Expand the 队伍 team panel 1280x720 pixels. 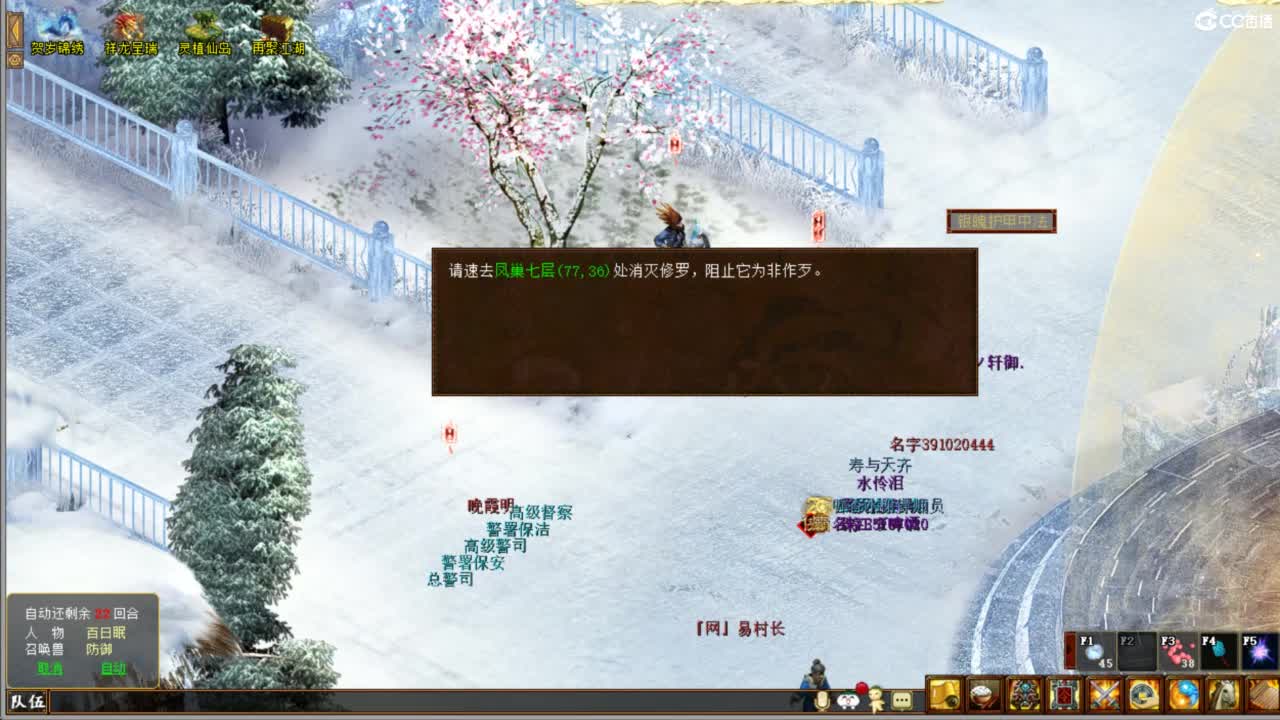[x=27, y=700]
